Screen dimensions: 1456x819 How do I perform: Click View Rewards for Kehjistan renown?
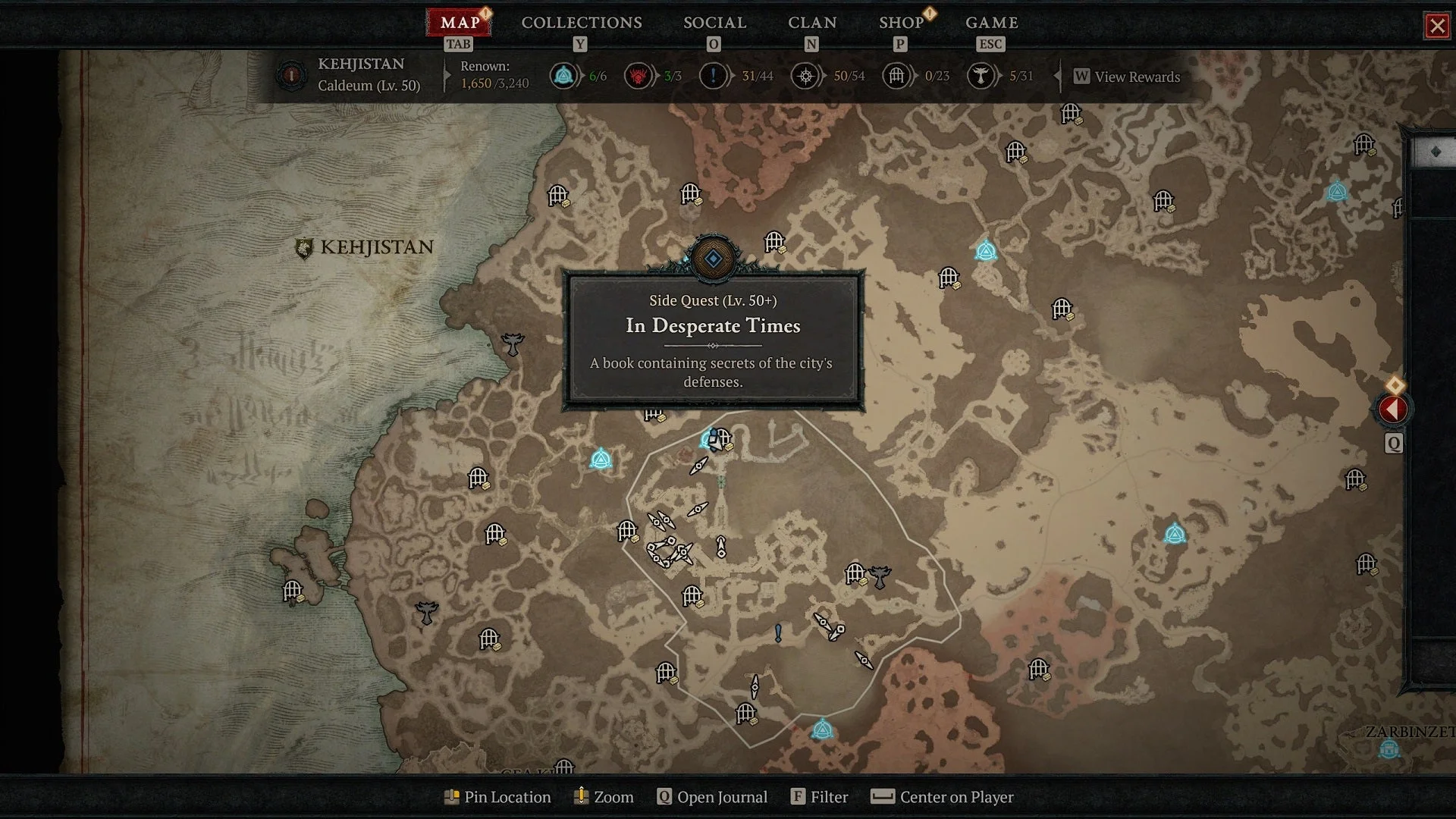tap(1130, 77)
